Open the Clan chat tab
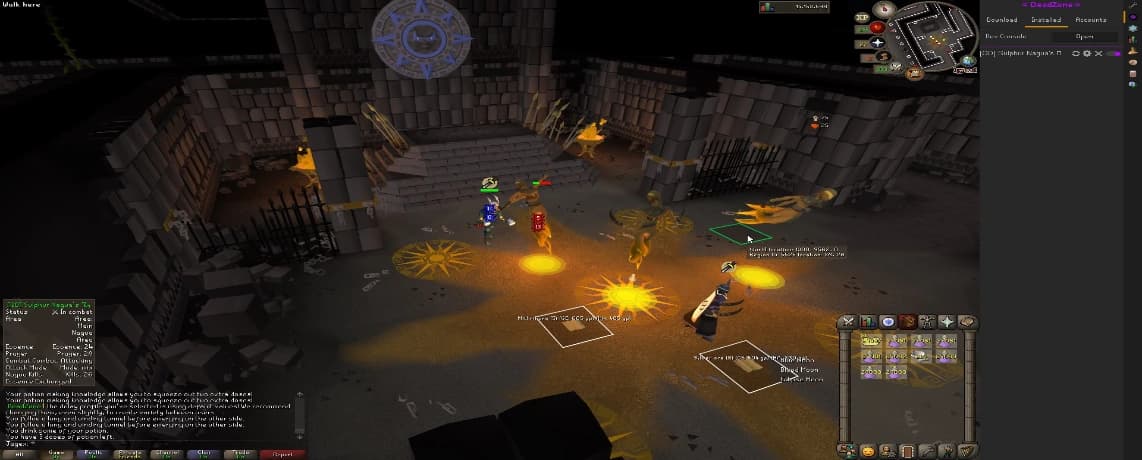Image resolution: width=1142 pixels, height=460 pixels. 204,453
